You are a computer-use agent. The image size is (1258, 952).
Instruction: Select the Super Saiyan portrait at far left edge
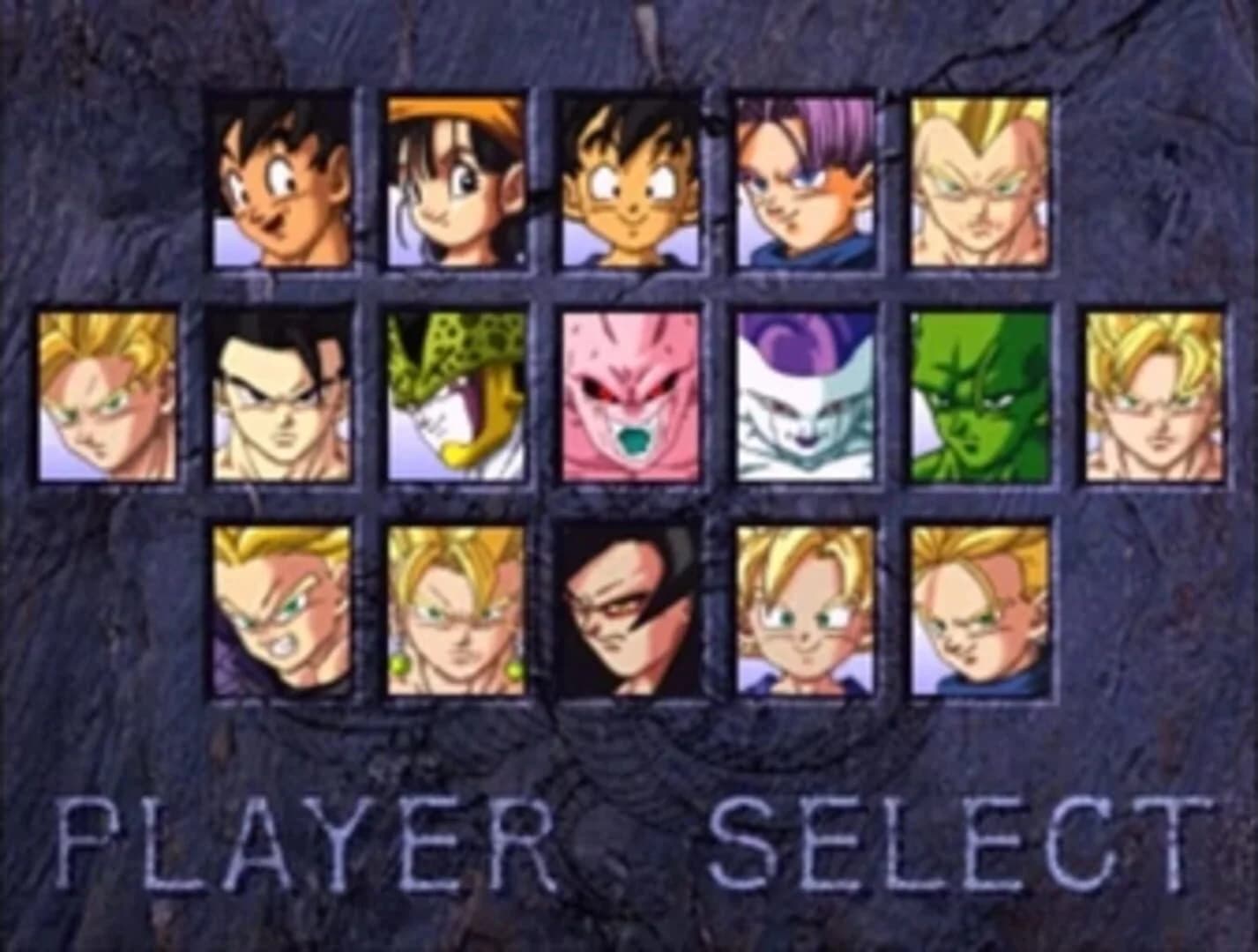pos(106,397)
